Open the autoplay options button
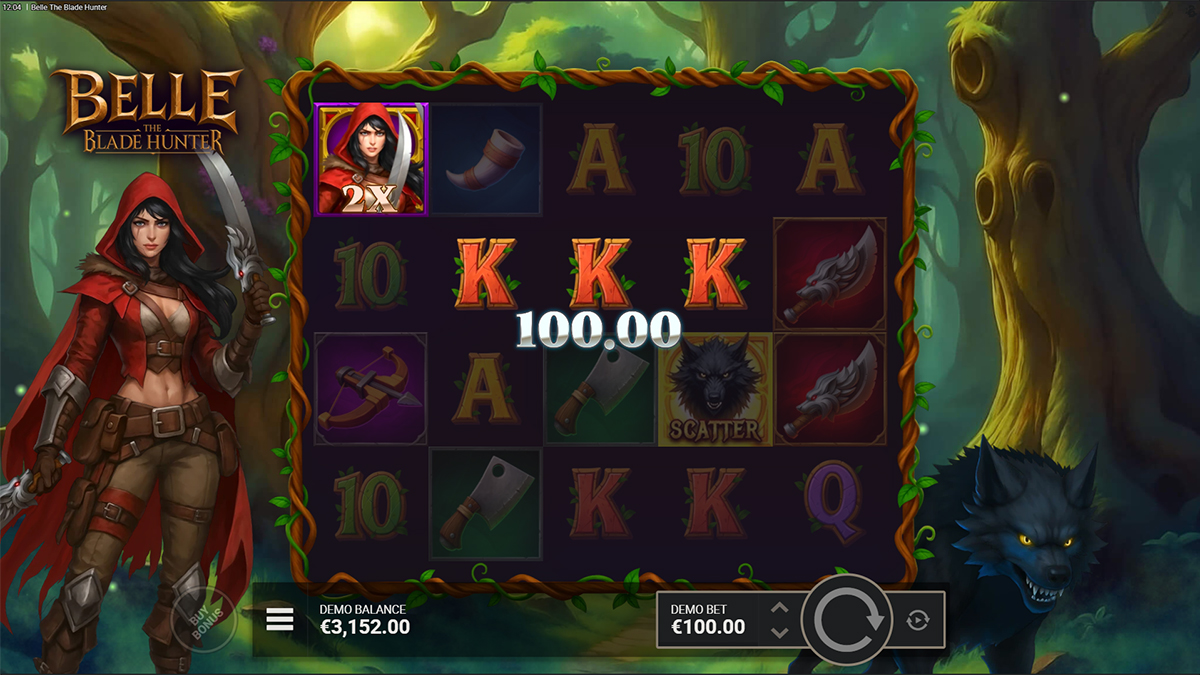The height and width of the screenshot is (675, 1200). pos(917,621)
